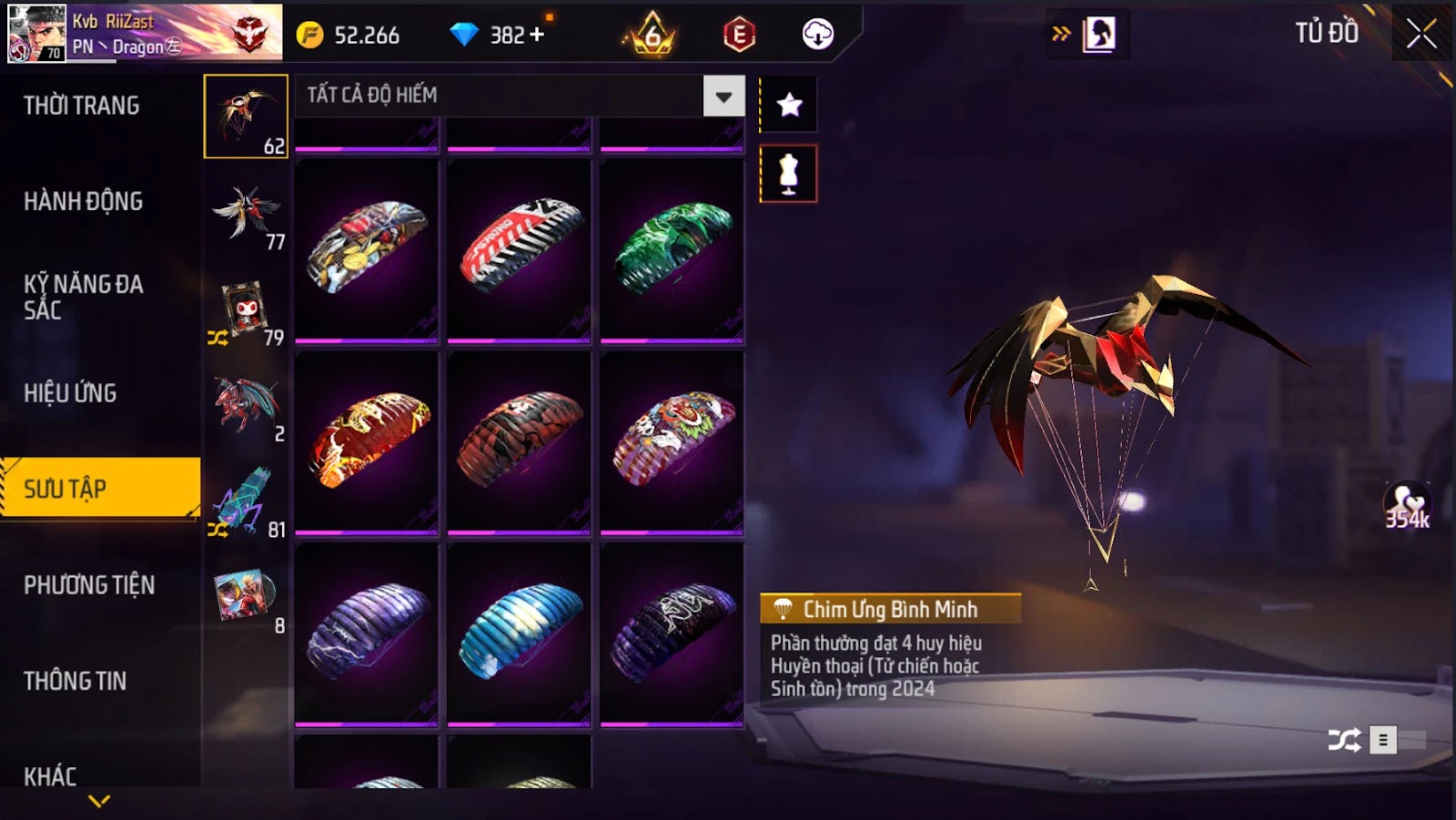This screenshot has height=820, width=1456.
Task: Pick the blue and white parachute skin
Action: point(520,632)
